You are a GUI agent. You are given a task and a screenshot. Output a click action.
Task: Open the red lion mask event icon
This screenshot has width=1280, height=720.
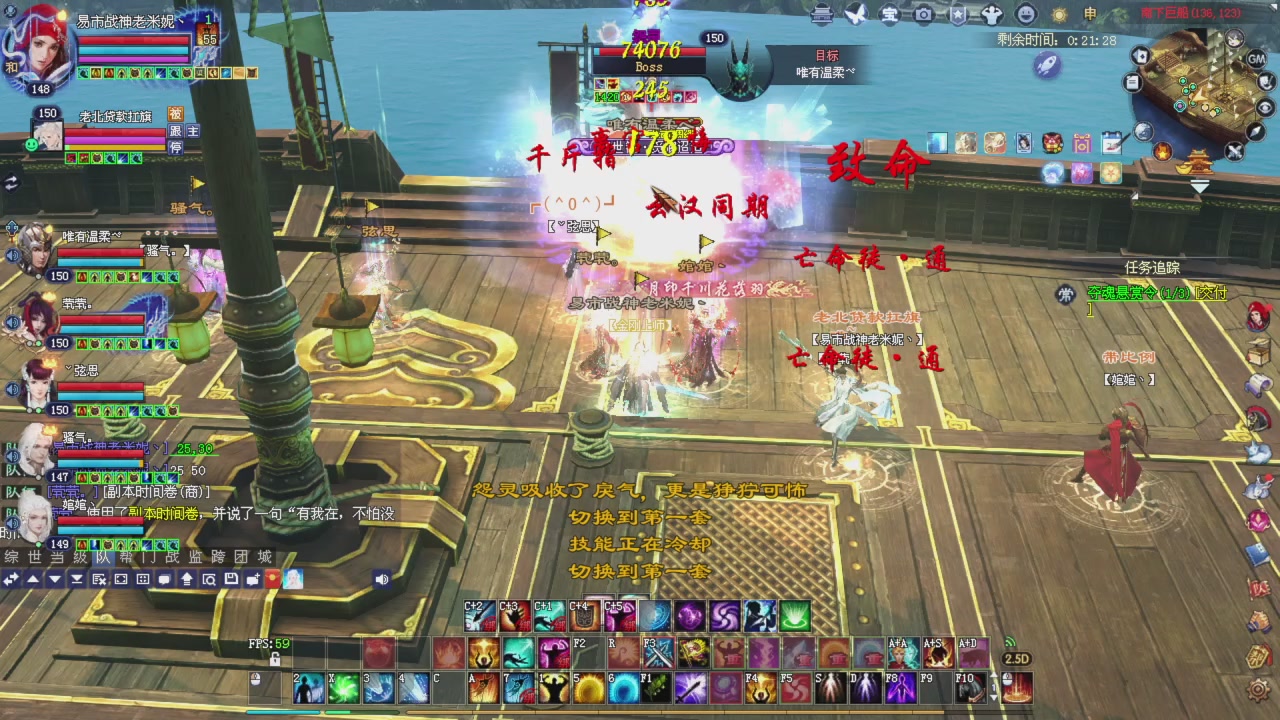click(x=1052, y=143)
